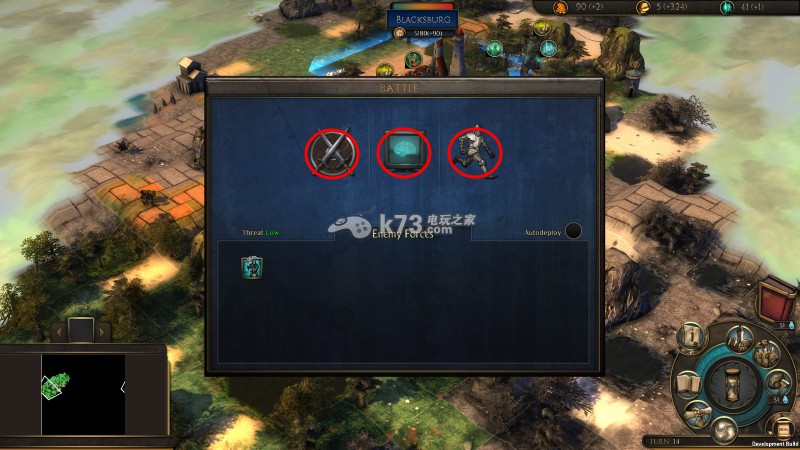This screenshot has width=800, height=450.
Task: Pick the running soldier retreat option
Action: tap(475, 152)
